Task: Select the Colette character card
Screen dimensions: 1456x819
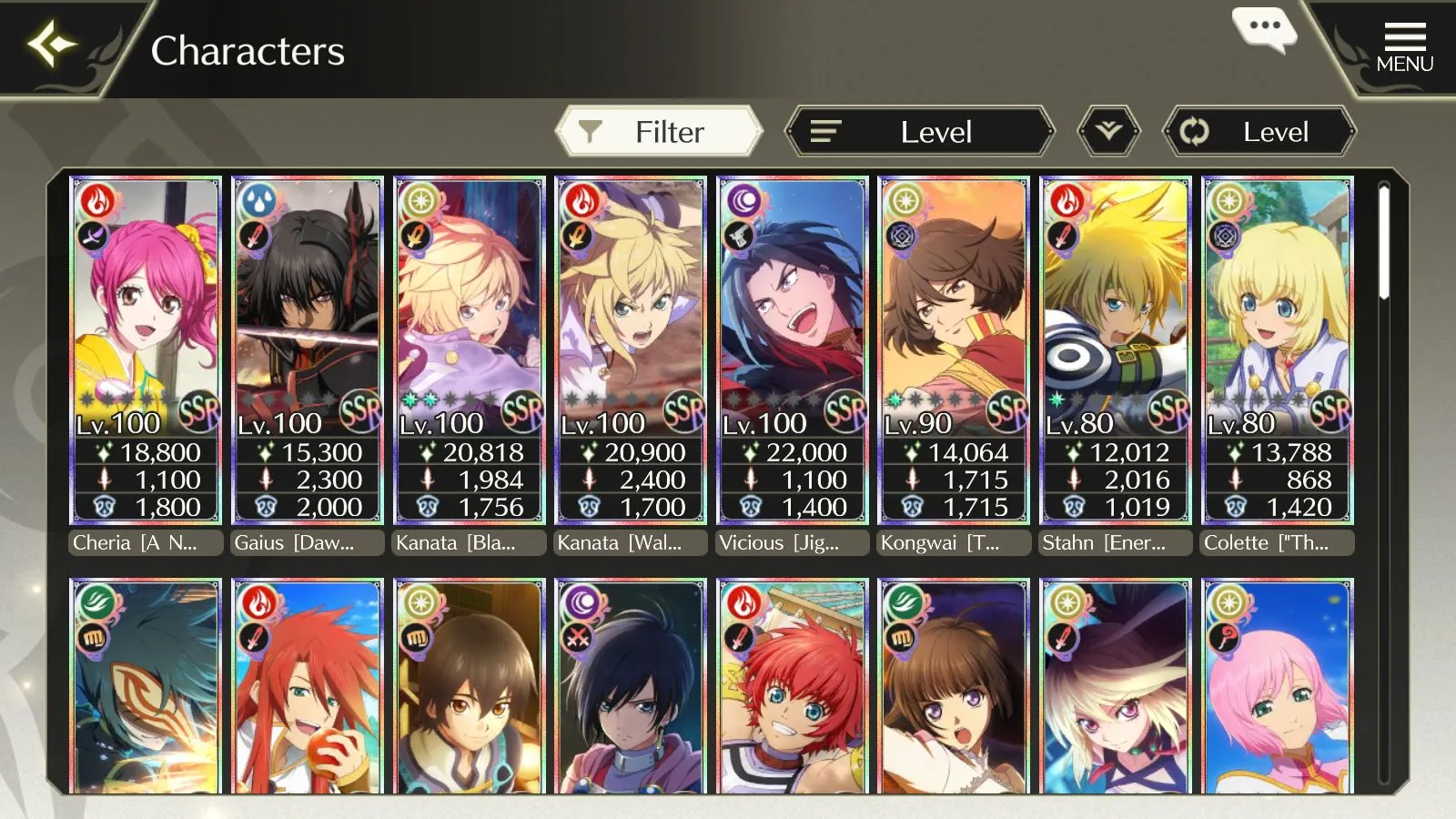Action: [1277, 350]
